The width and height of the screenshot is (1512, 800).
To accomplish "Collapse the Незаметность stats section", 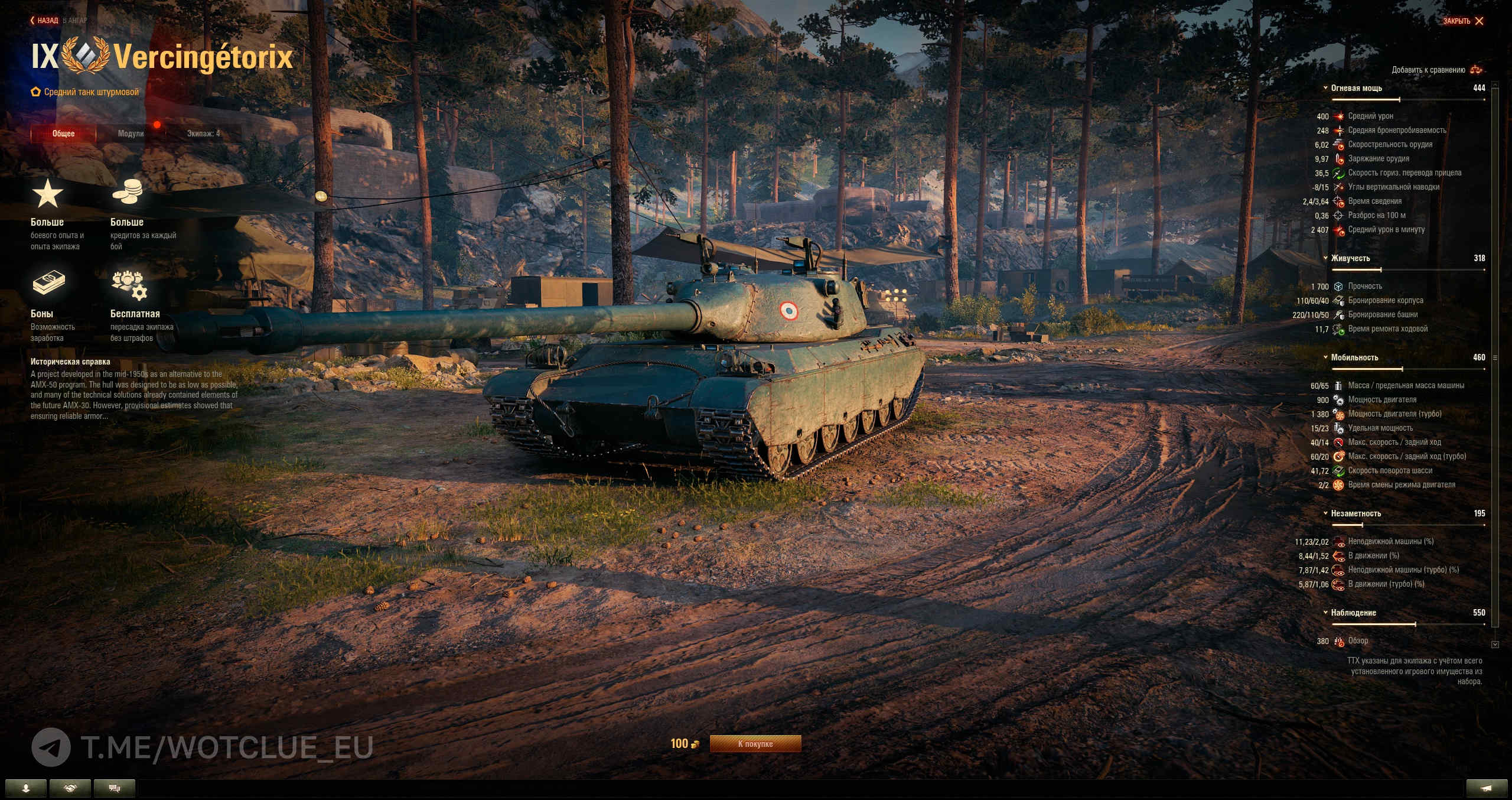I will click(1355, 513).
